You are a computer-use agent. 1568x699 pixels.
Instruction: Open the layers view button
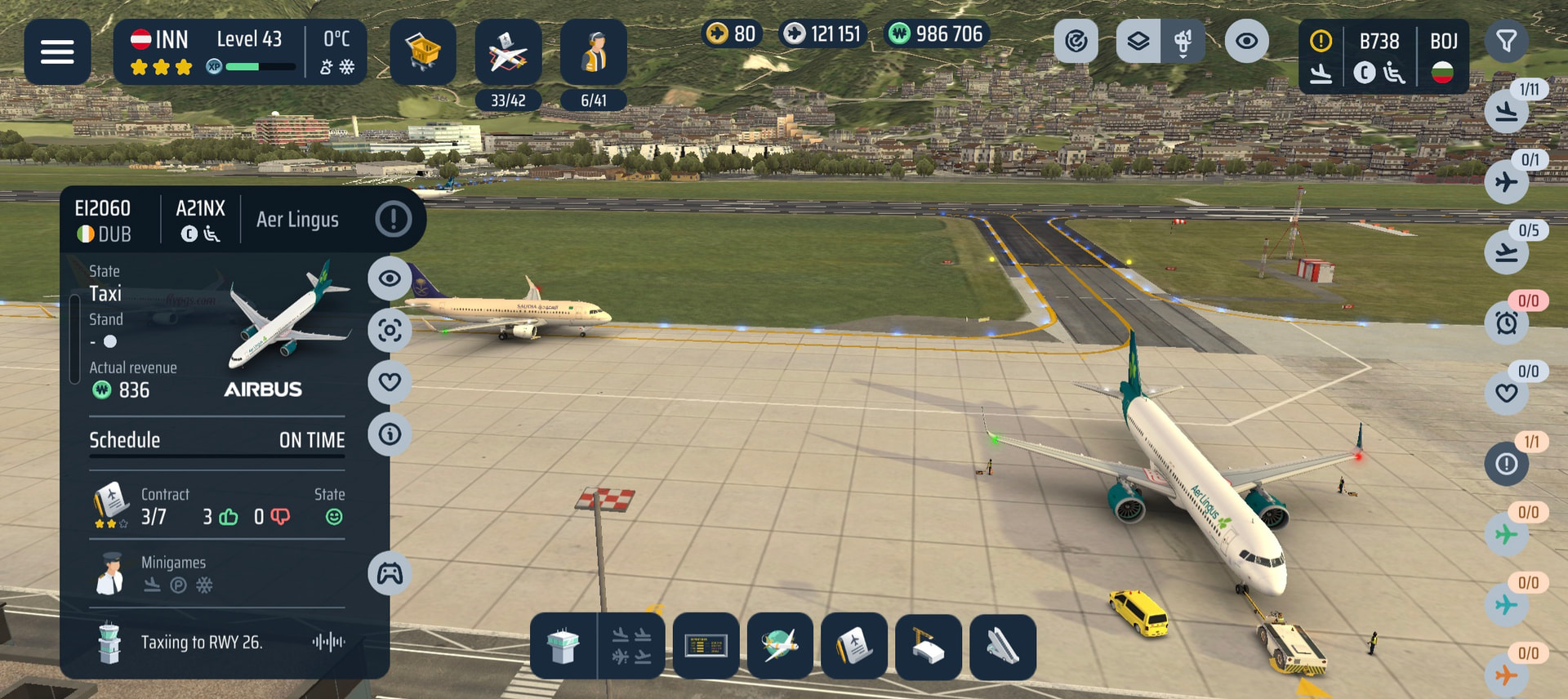pyautogui.click(x=1138, y=41)
